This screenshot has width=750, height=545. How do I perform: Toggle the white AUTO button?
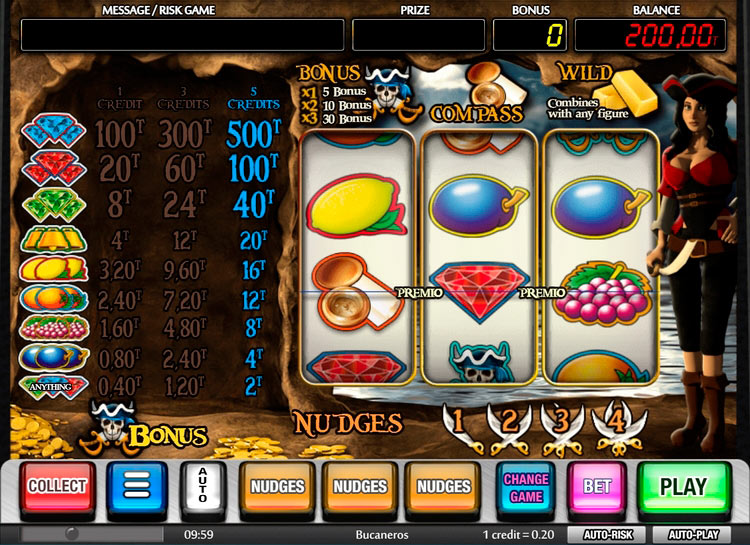pos(203,488)
